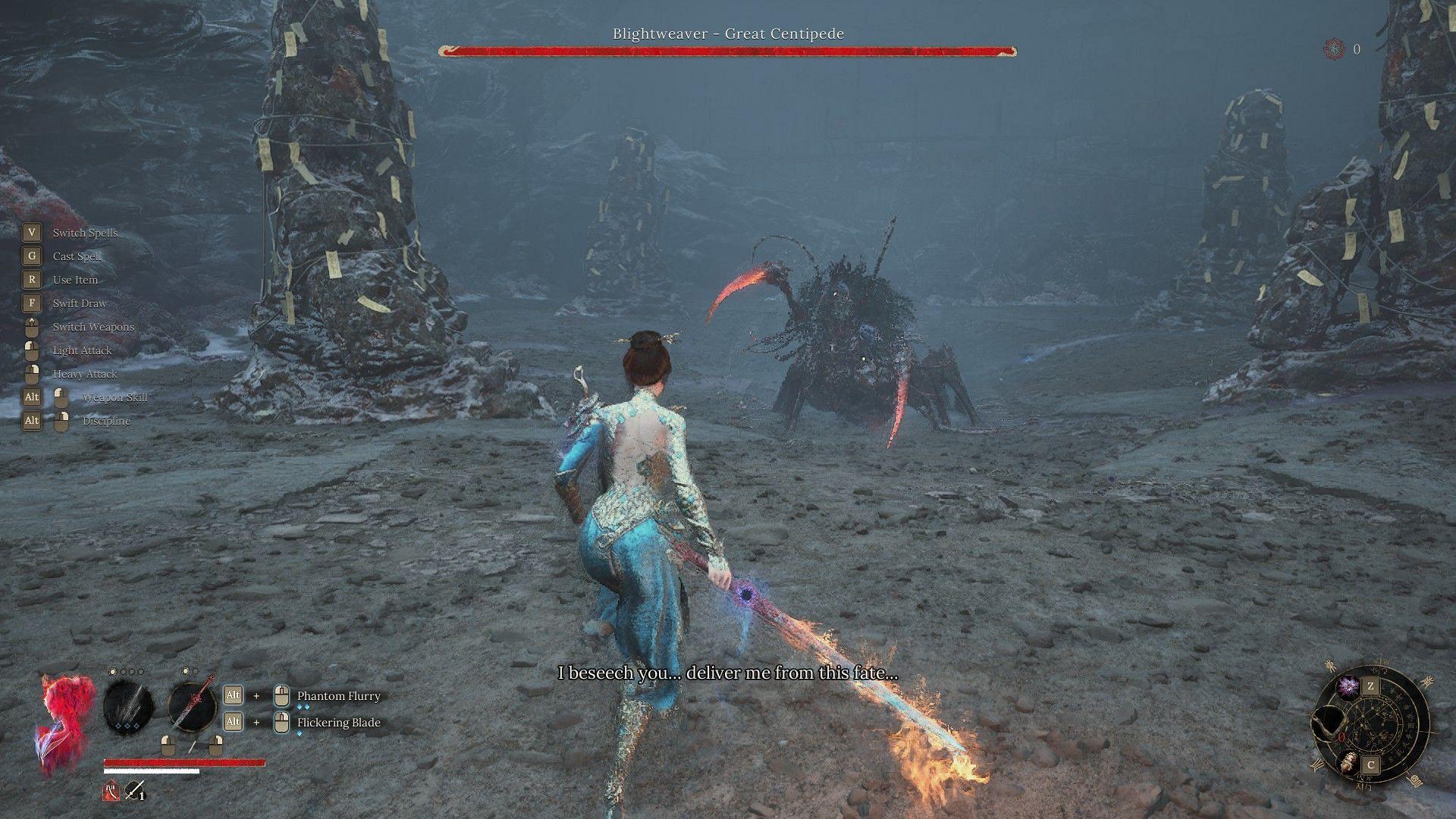Inspect the red status effect badge
Viewport: 1456px width, 819px height.
111,792
